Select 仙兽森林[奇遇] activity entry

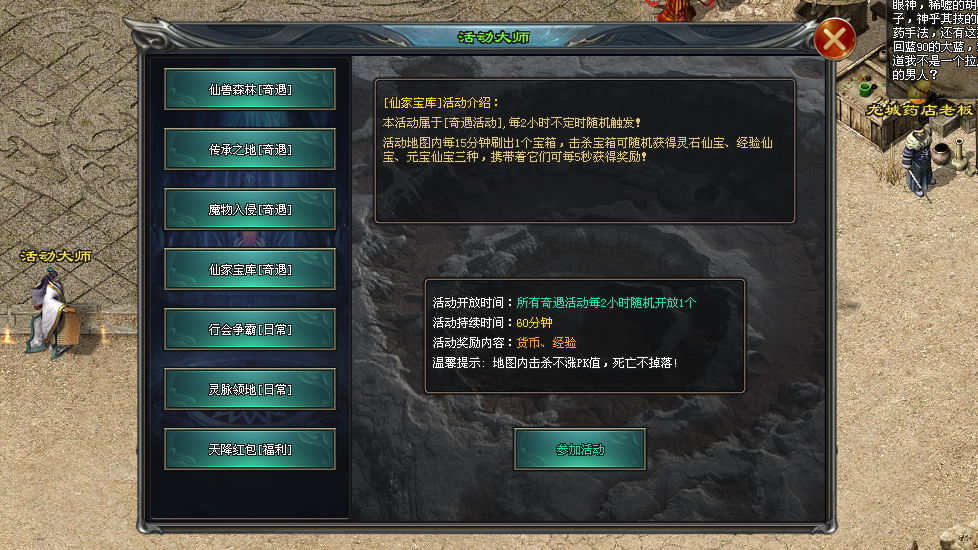click(250, 89)
